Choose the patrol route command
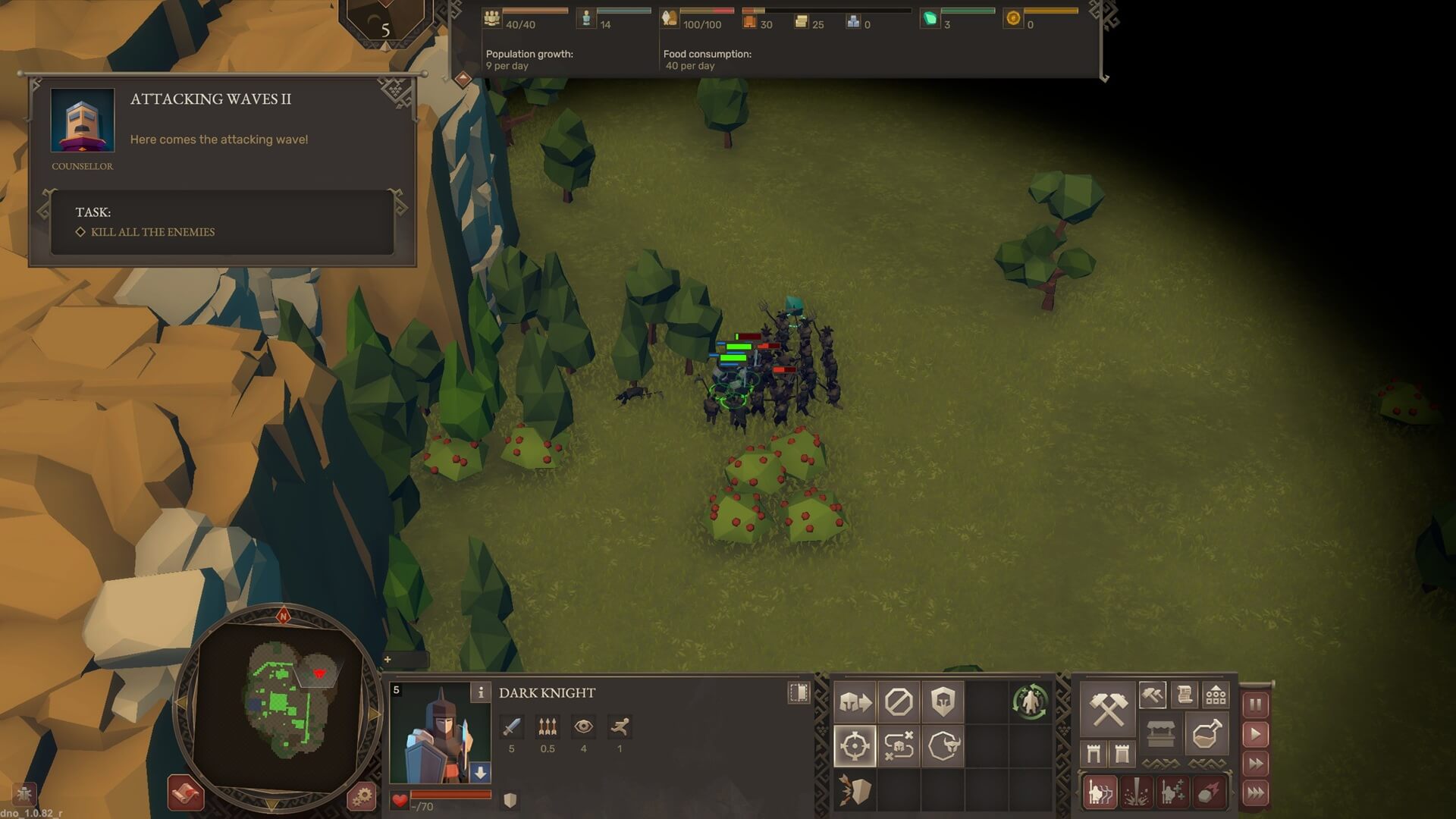This screenshot has height=819, width=1456. (x=899, y=746)
